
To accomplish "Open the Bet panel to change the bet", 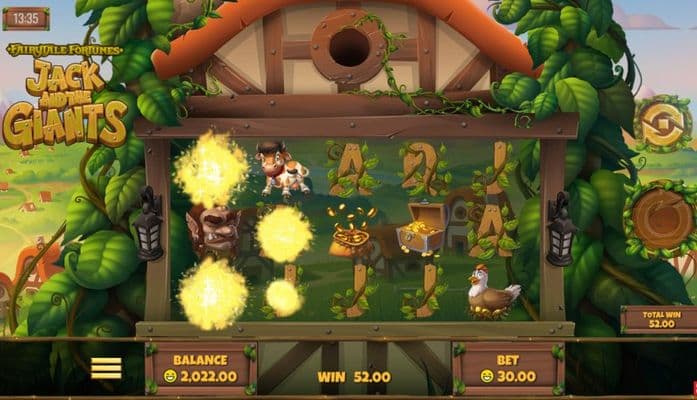I will click(509, 368).
